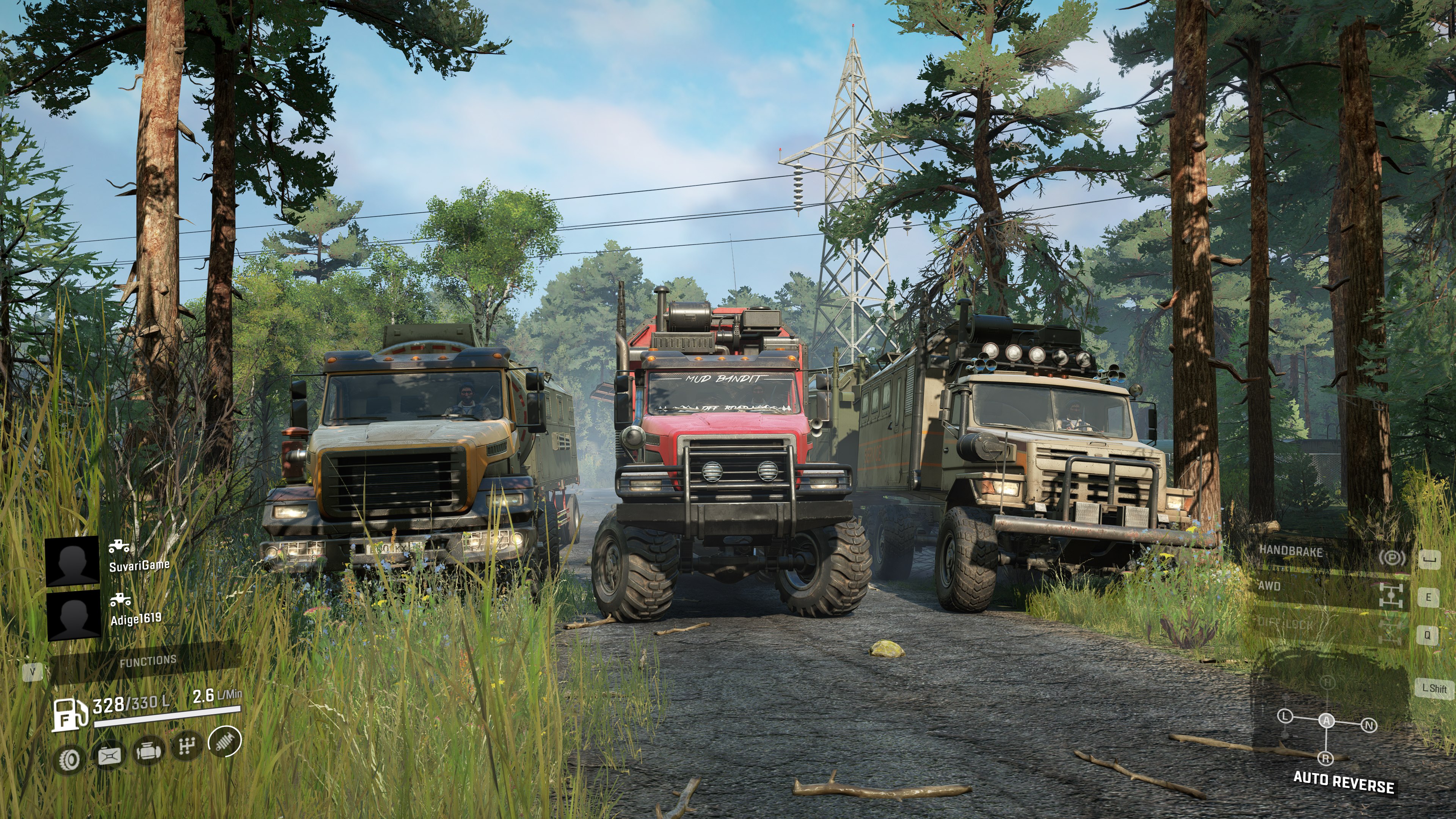Screen dimensions: 1456x819
Task: Select Auto gear (A)
Action: pos(1327,720)
